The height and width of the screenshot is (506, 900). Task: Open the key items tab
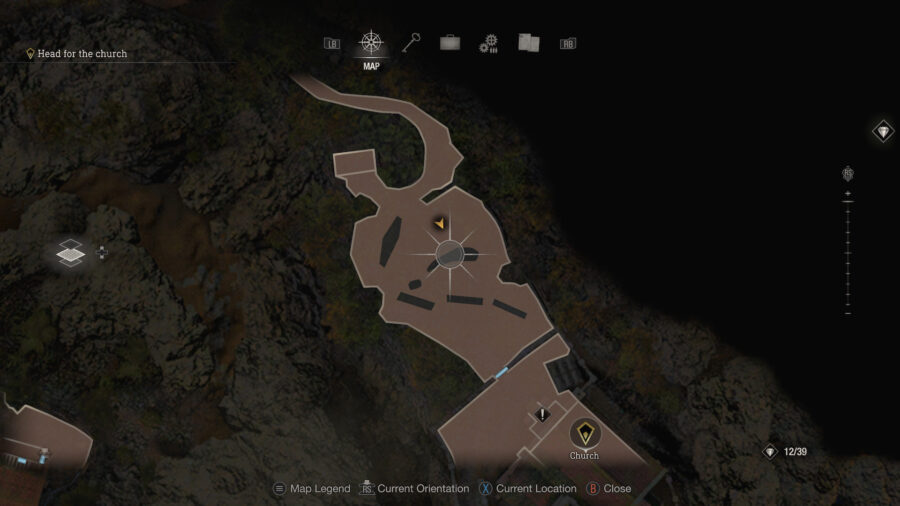[x=411, y=43]
